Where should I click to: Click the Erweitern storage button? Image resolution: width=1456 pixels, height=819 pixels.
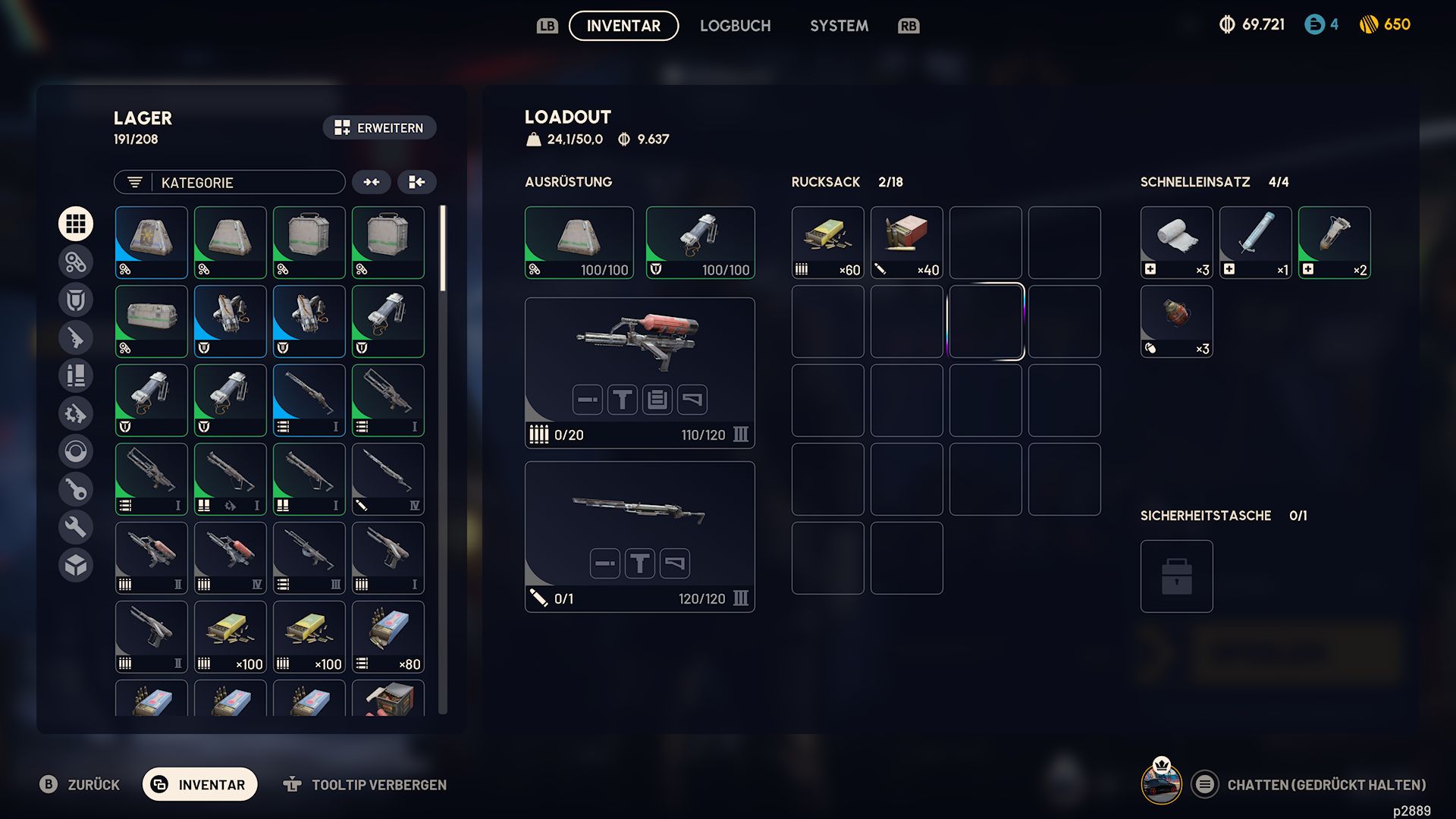tap(379, 127)
